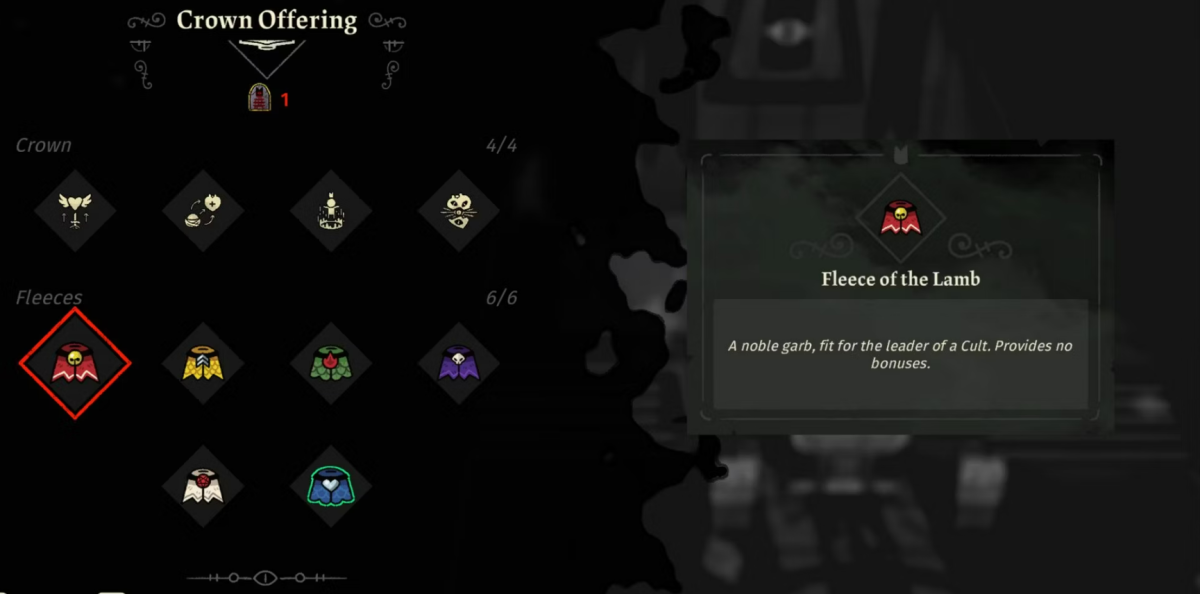Select the purple skull fleece
Screen dimensions: 1200x594
pos(459,363)
